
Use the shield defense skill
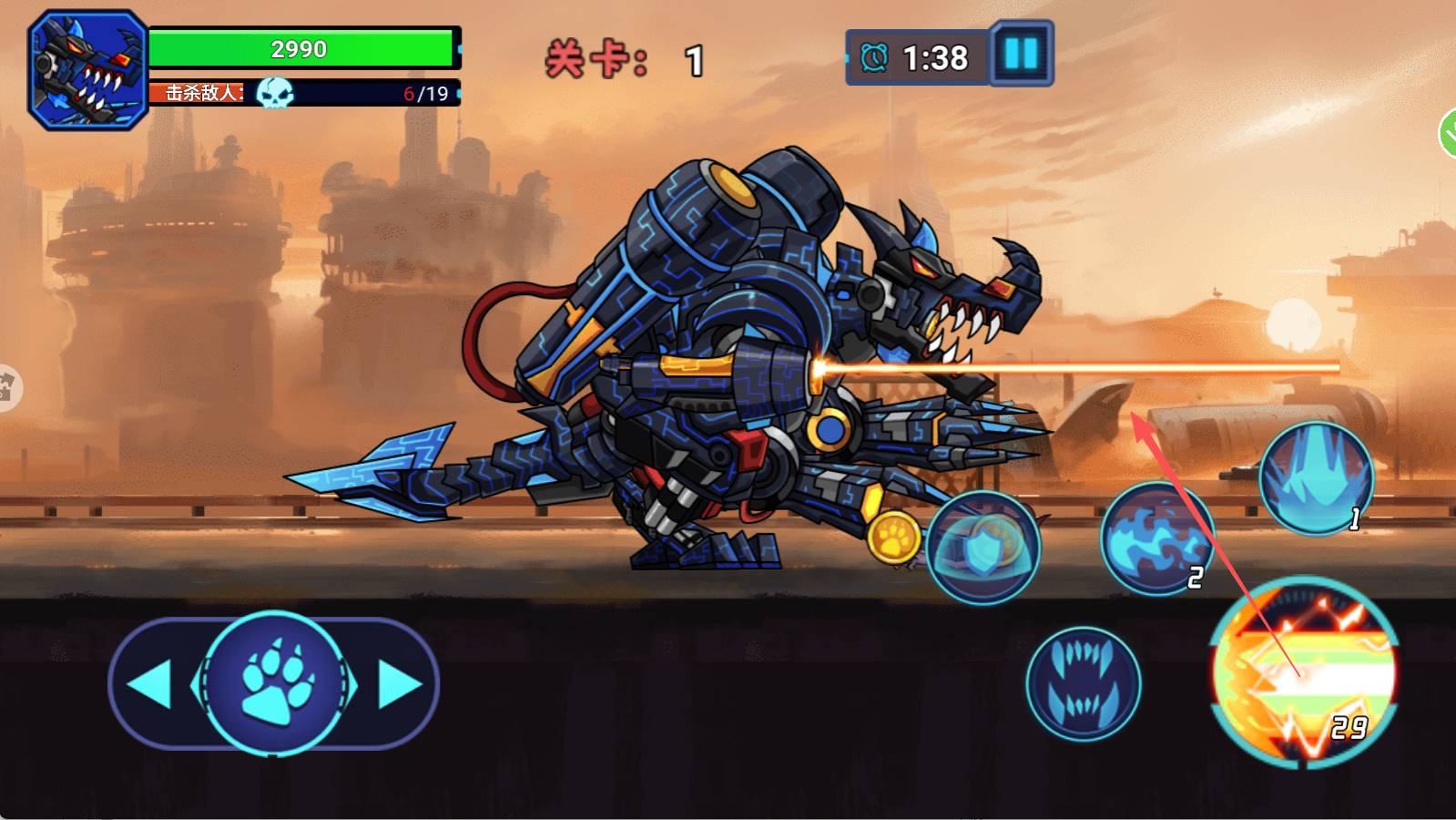983,548
